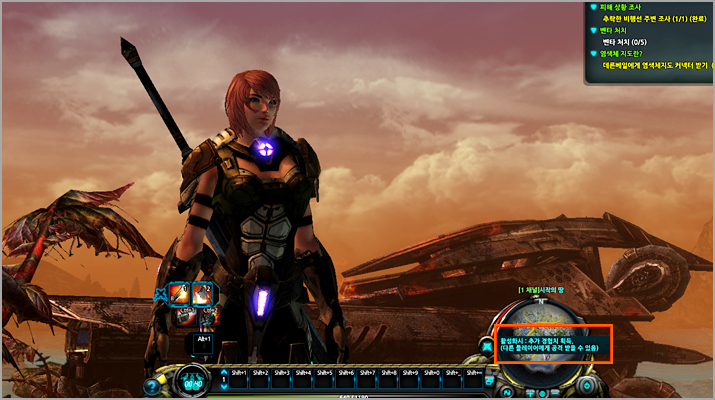Switch hotbar page with the up arrow

pos(224,372)
